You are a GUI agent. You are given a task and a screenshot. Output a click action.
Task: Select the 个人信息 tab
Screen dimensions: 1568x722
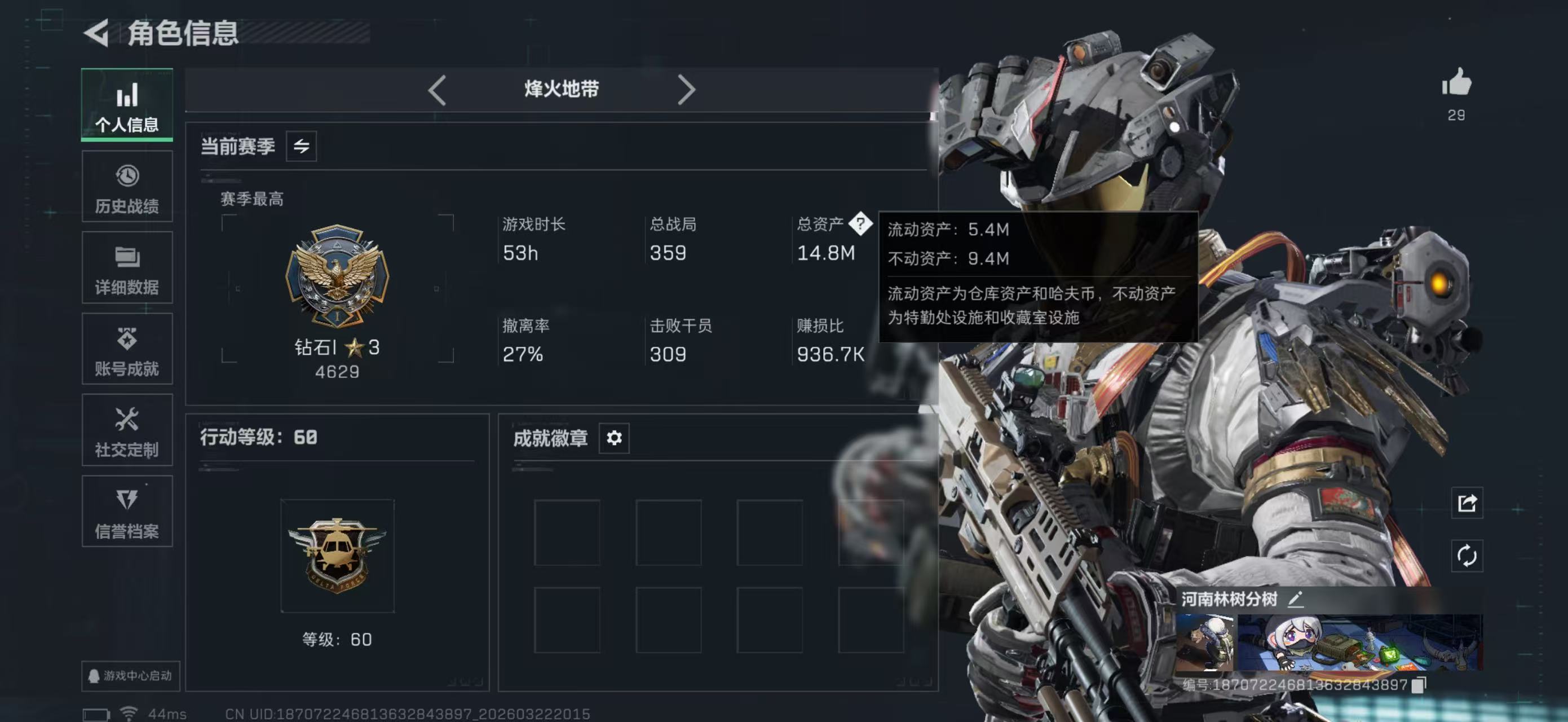127,105
